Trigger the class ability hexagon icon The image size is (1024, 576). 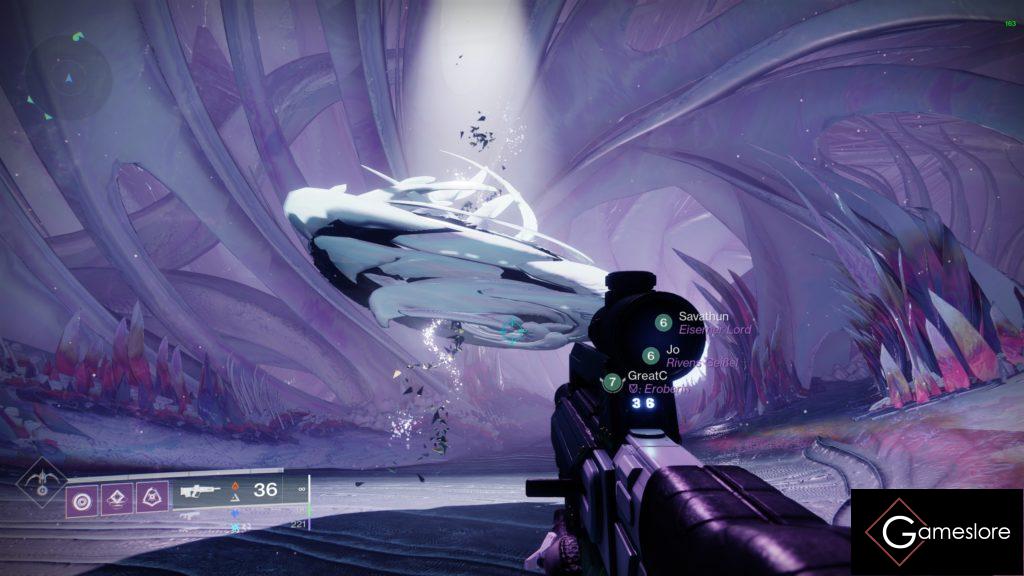(x=152, y=497)
